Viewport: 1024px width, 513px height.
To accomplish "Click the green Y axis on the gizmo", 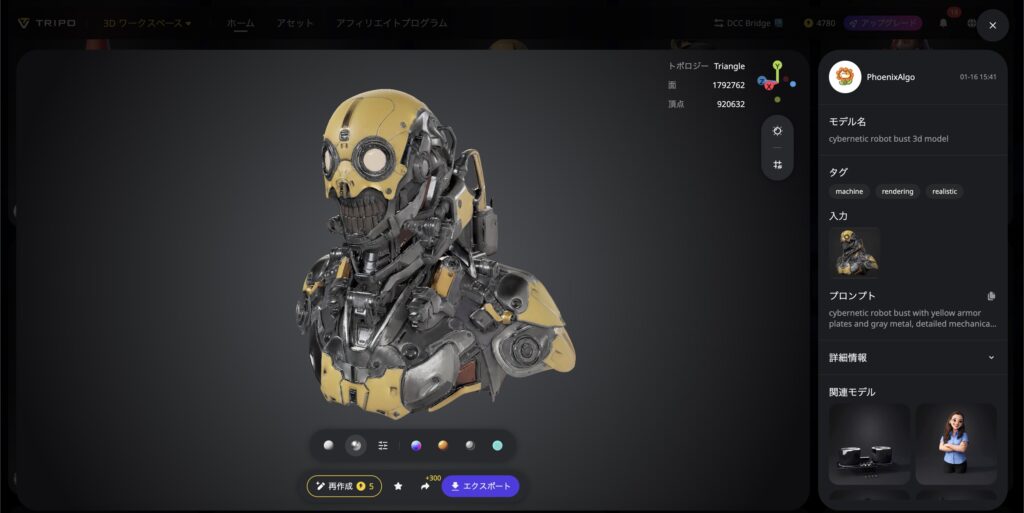I will pos(777,65).
